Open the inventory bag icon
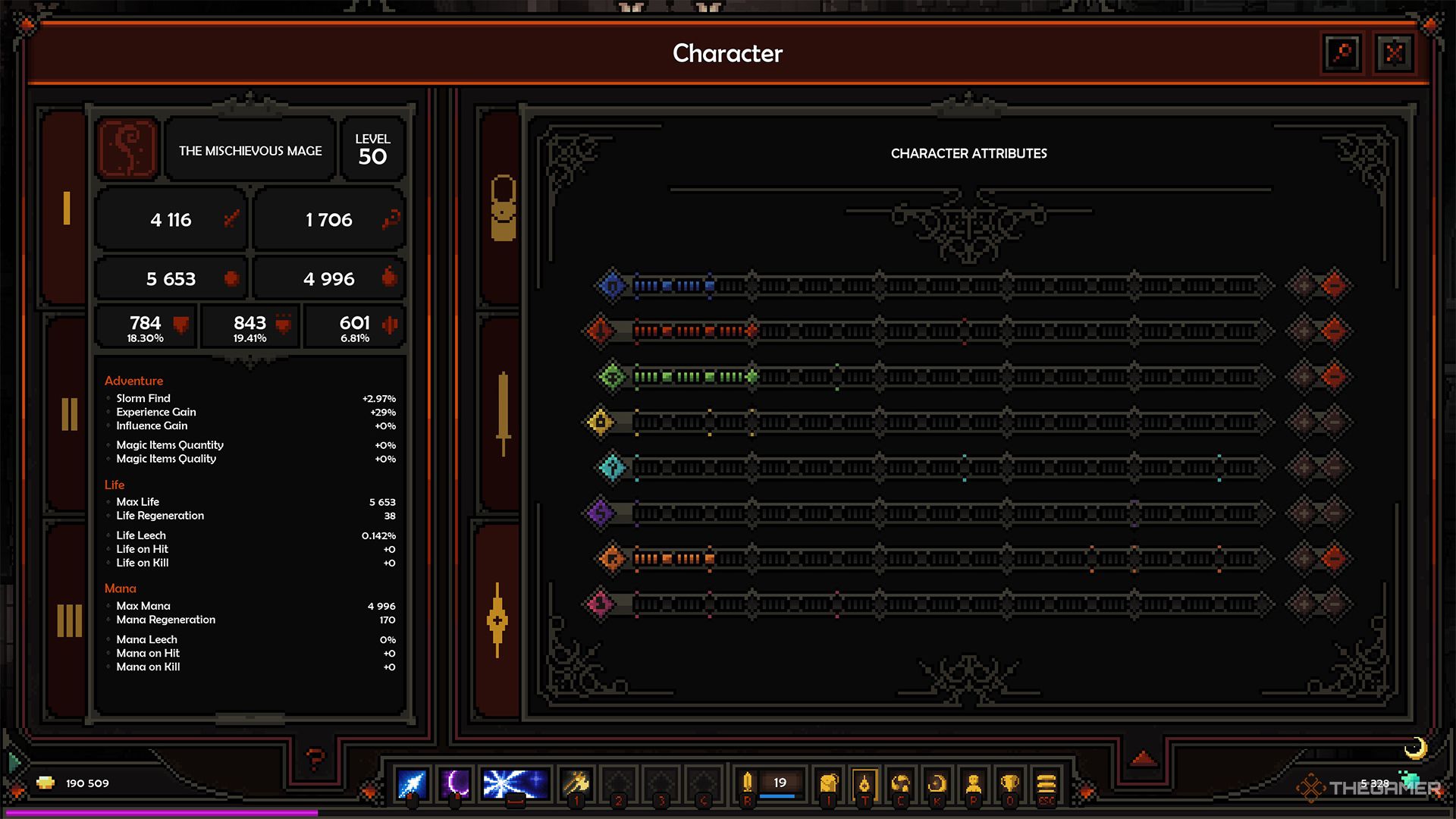 tap(829, 784)
